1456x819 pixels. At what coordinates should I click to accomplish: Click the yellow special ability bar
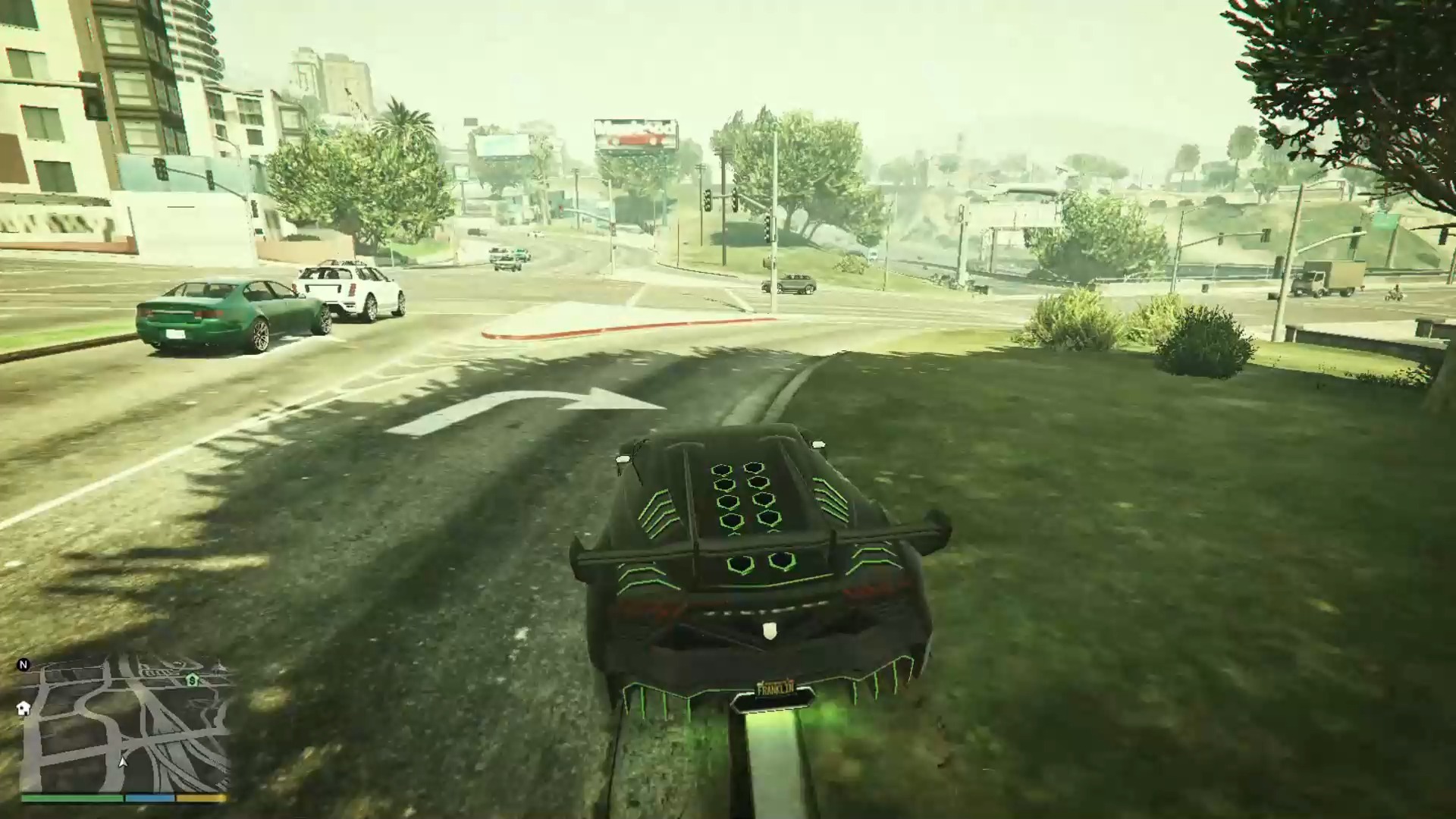[200, 798]
